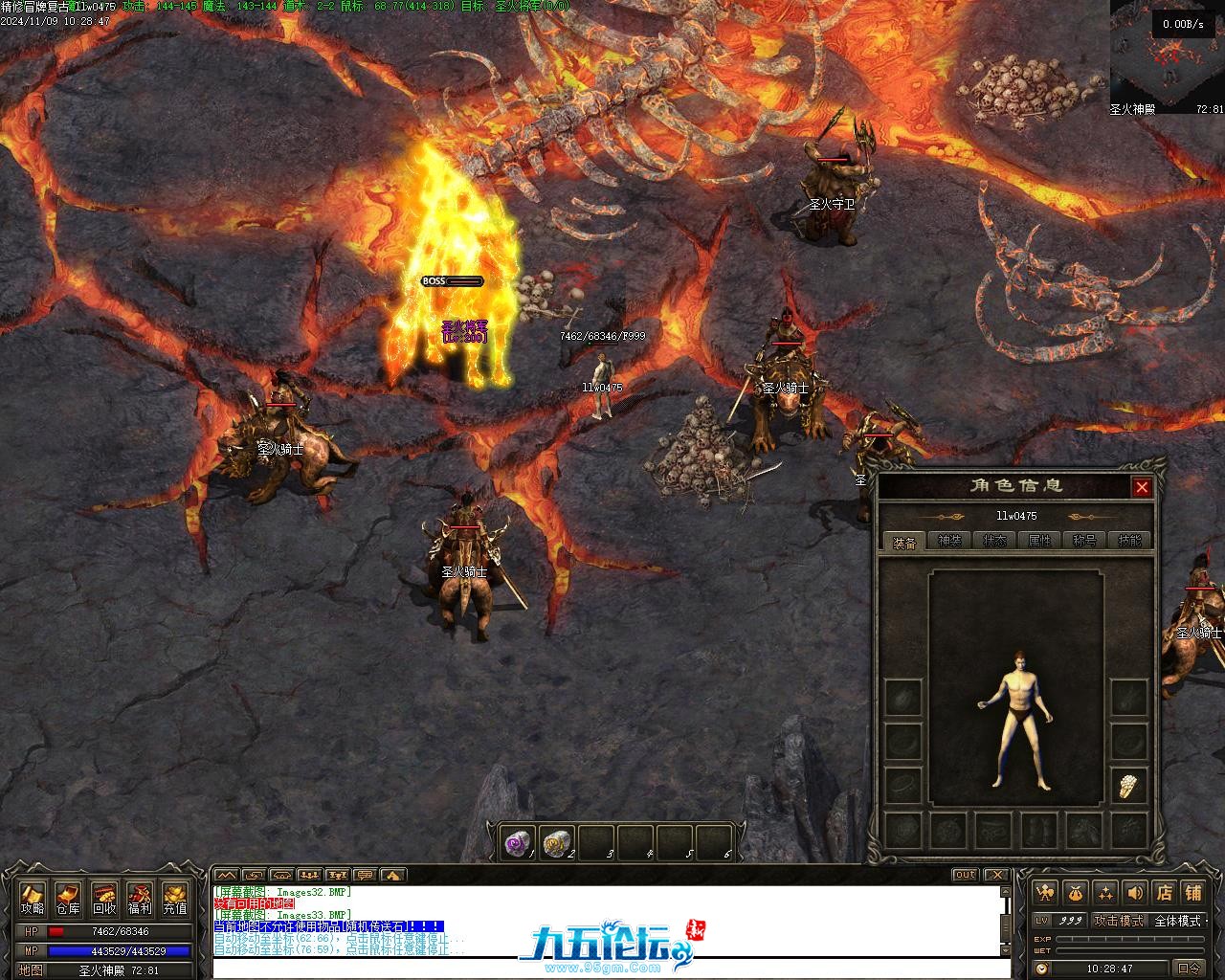Open the 口令 password button
The width and height of the screenshot is (1225, 980).
(x=1190, y=969)
